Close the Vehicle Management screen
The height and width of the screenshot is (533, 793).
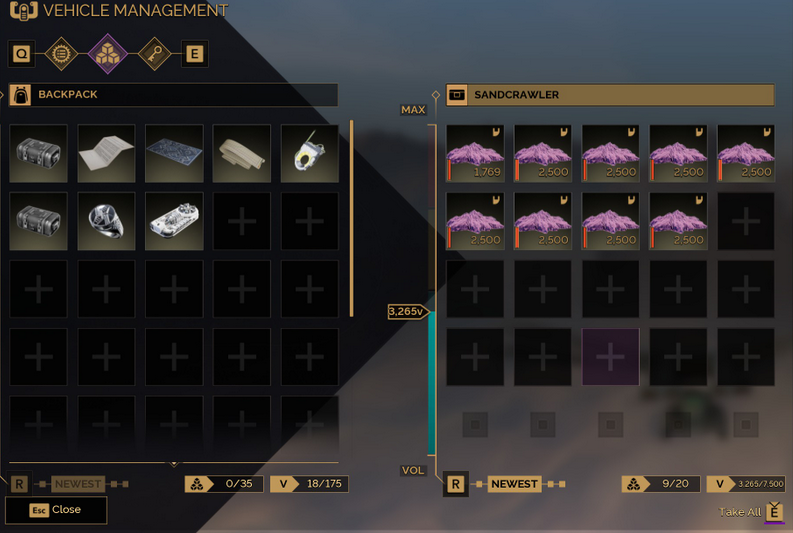[56, 509]
